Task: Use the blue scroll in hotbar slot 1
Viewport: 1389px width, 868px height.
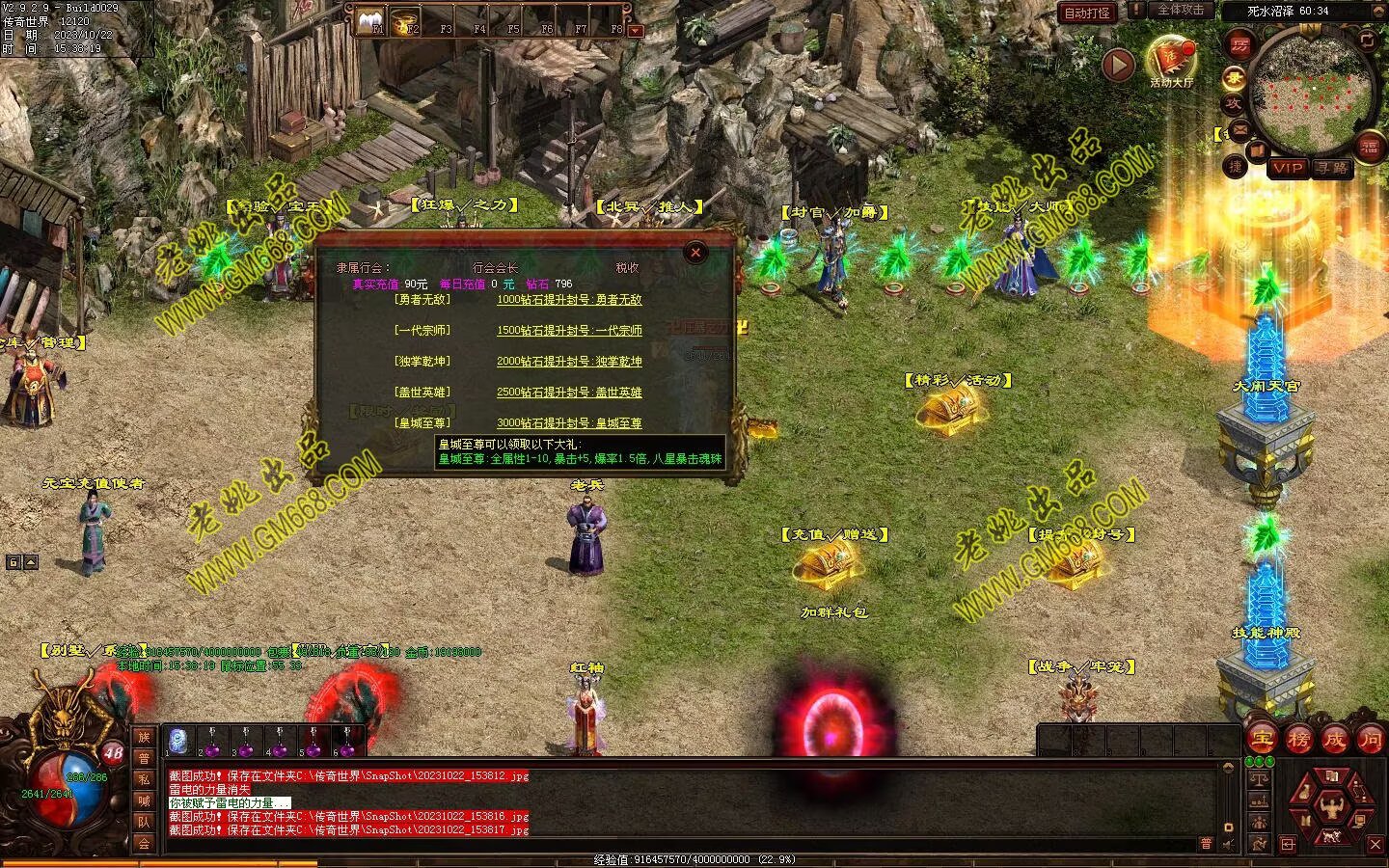Action: (x=178, y=740)
